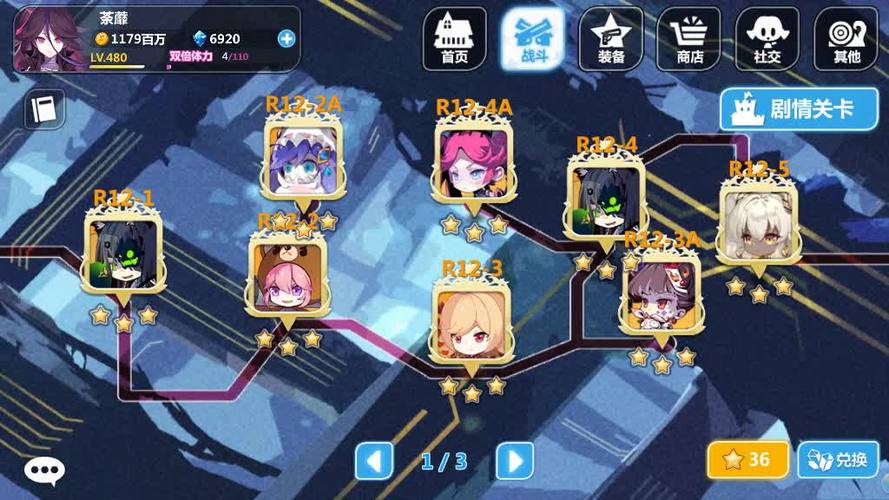Click the 兑换 exchange button

coord(838,460)
